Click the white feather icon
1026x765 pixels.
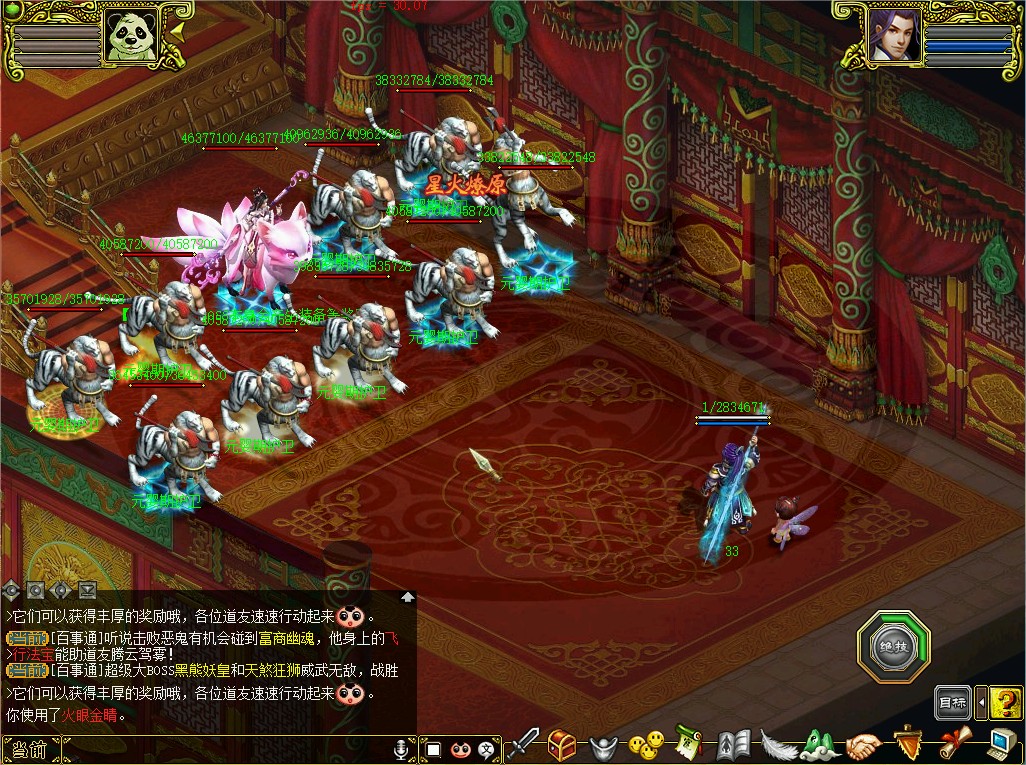(x=777, y=745)
